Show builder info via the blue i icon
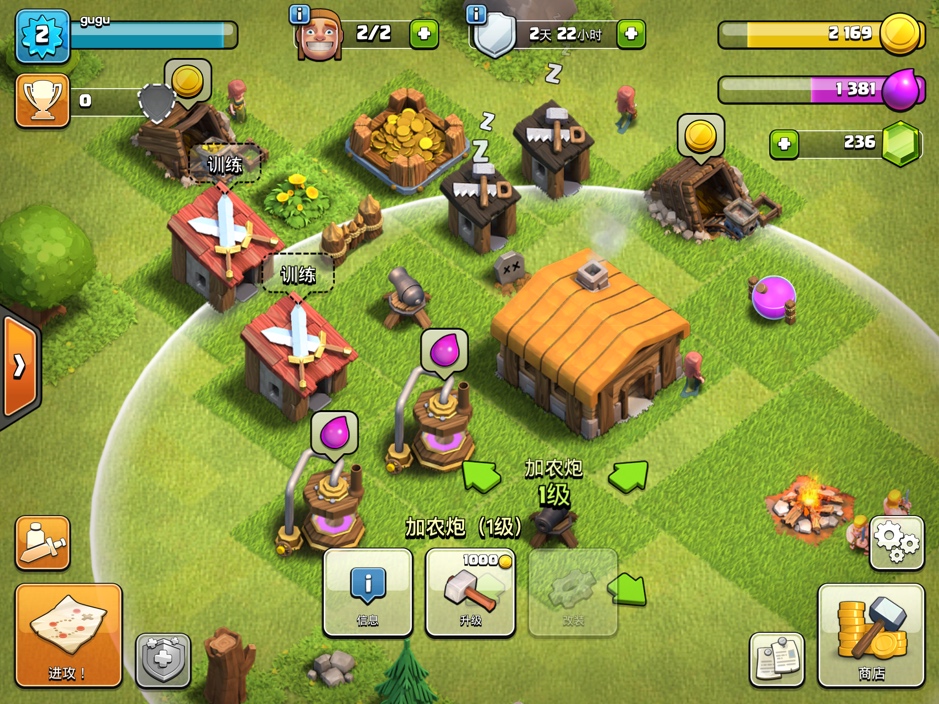 tap(298, 14)
